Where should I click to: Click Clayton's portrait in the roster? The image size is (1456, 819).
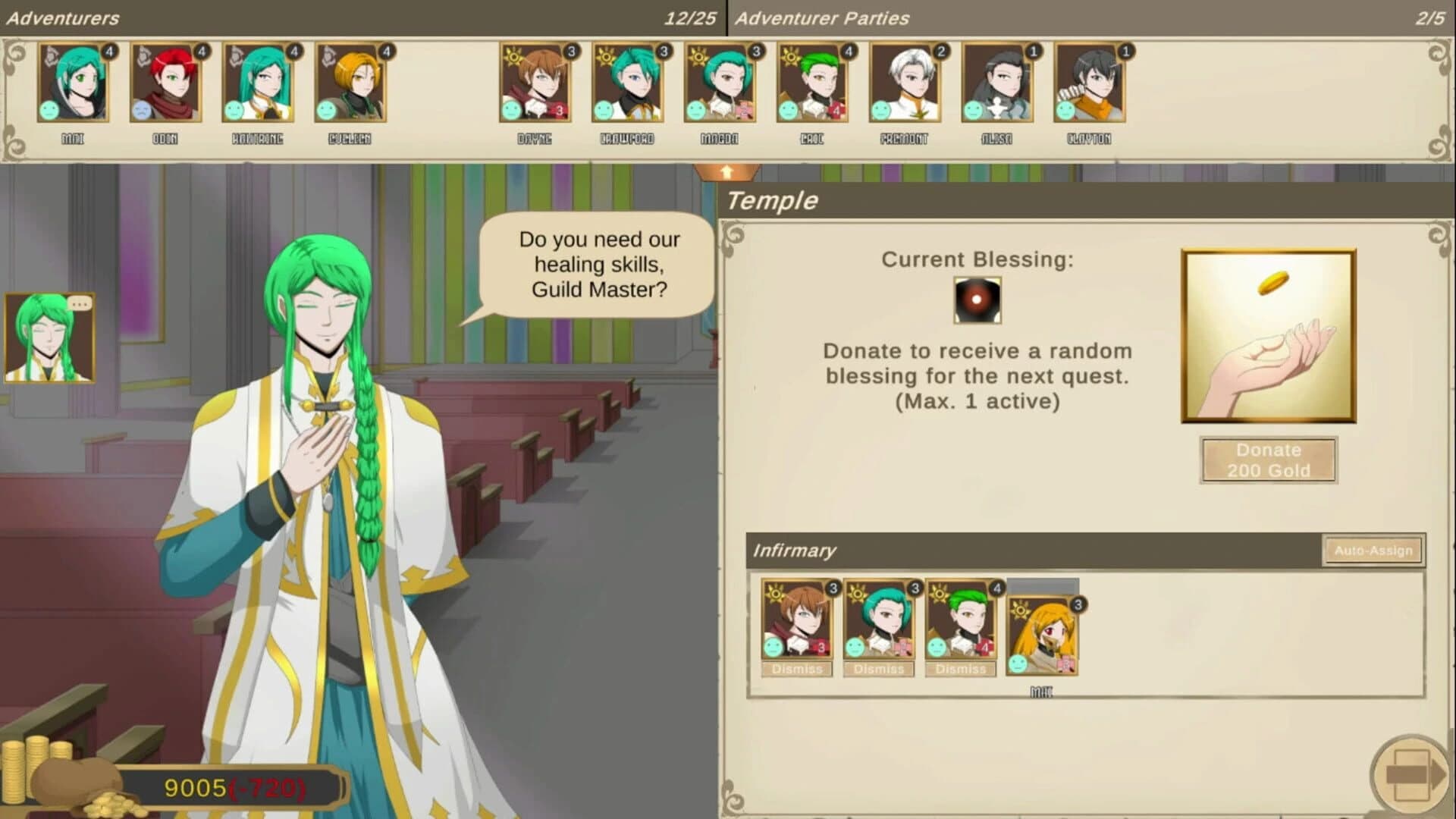pyautogui.click(x=1090, y=83)
